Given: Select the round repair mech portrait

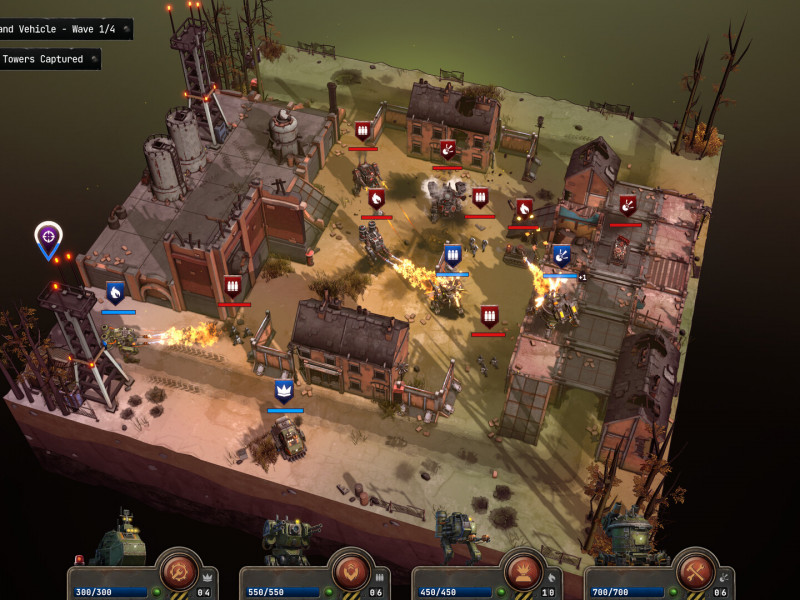Looking at the screenshot, I should point(630,538).
